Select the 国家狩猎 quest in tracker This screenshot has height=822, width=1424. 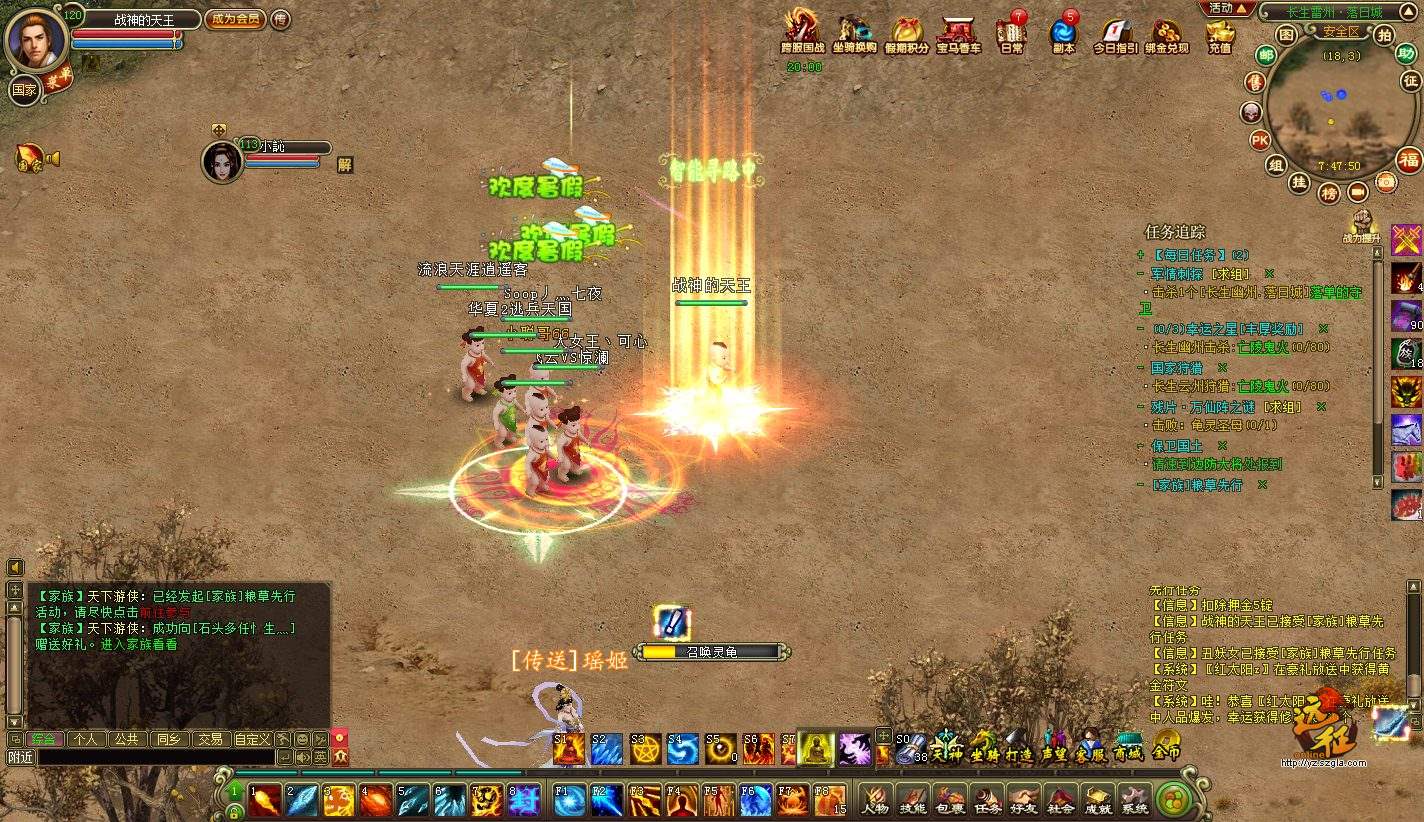[x=1176, y=368]
